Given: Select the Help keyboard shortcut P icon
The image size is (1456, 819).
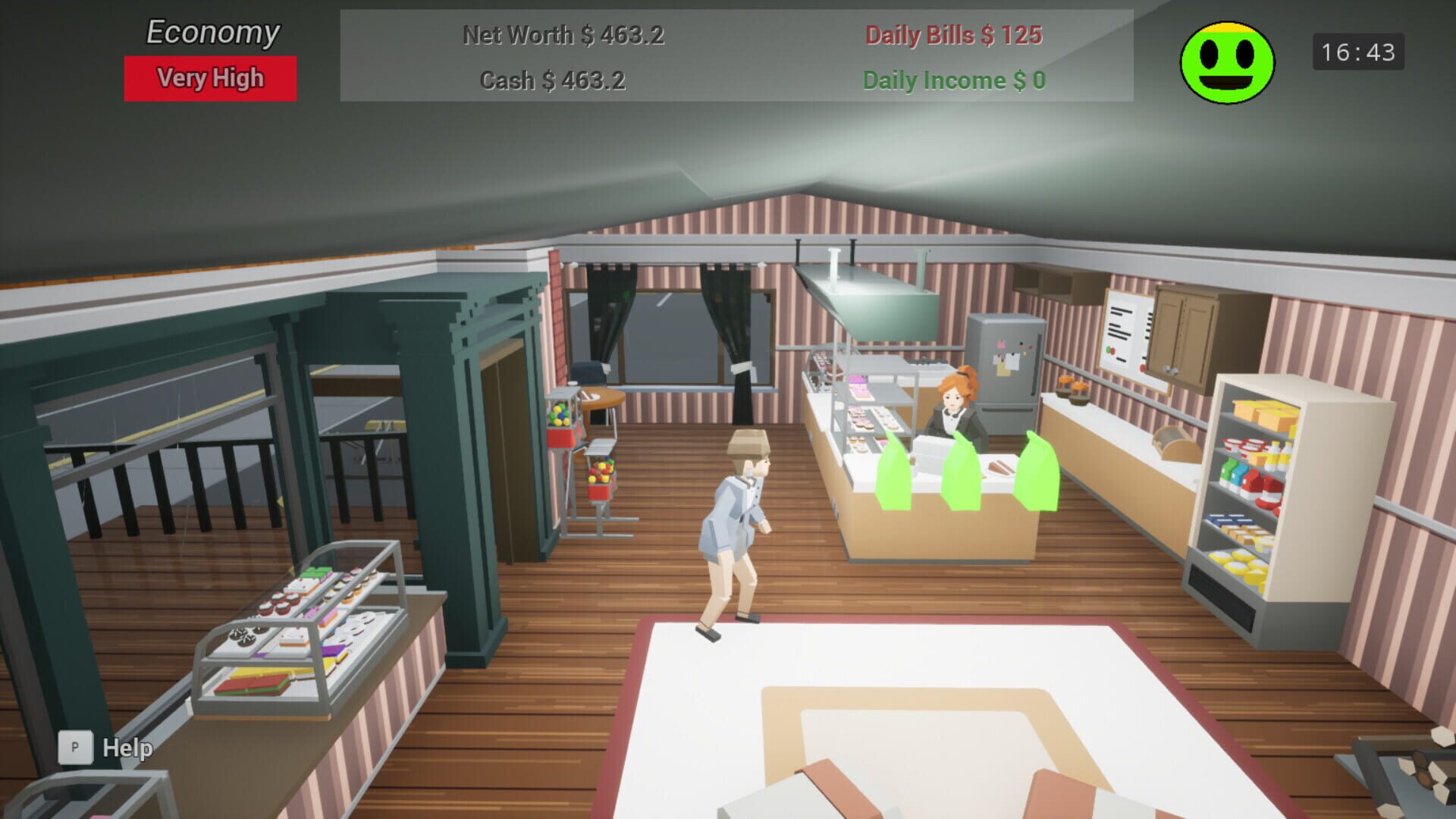Looking at the screenshot, I should point(74,747).
